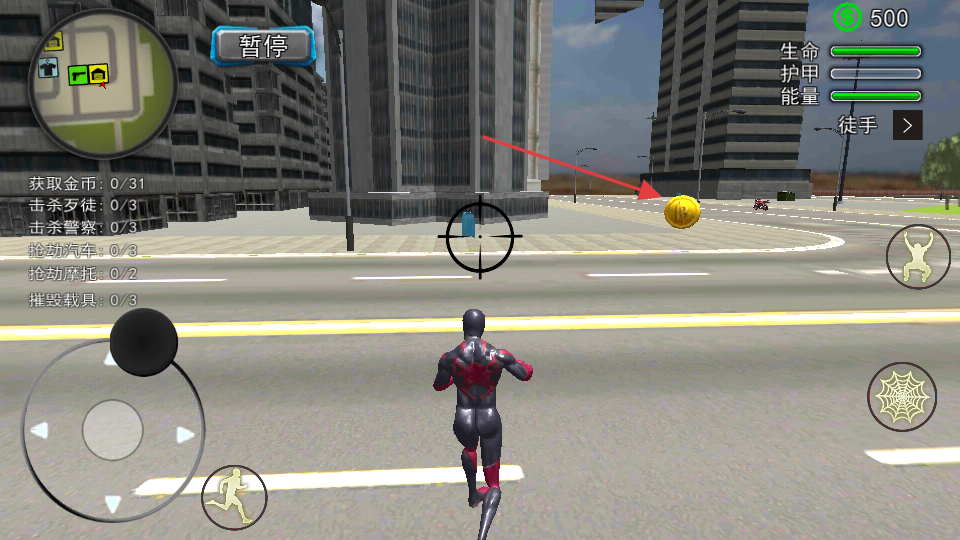Tap the joystick's down arrow
This screenshot has height=540, width=960.
pyautogui.click(x=112, y=503)
